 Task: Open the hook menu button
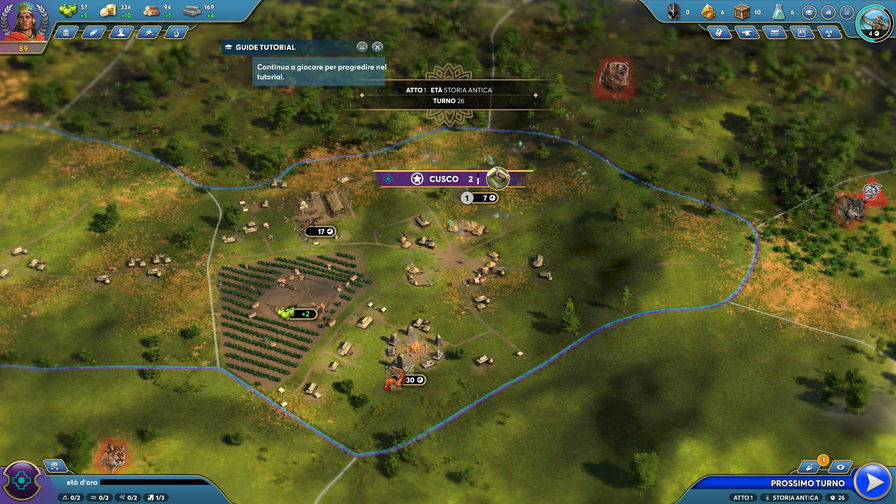pos(176,32)
